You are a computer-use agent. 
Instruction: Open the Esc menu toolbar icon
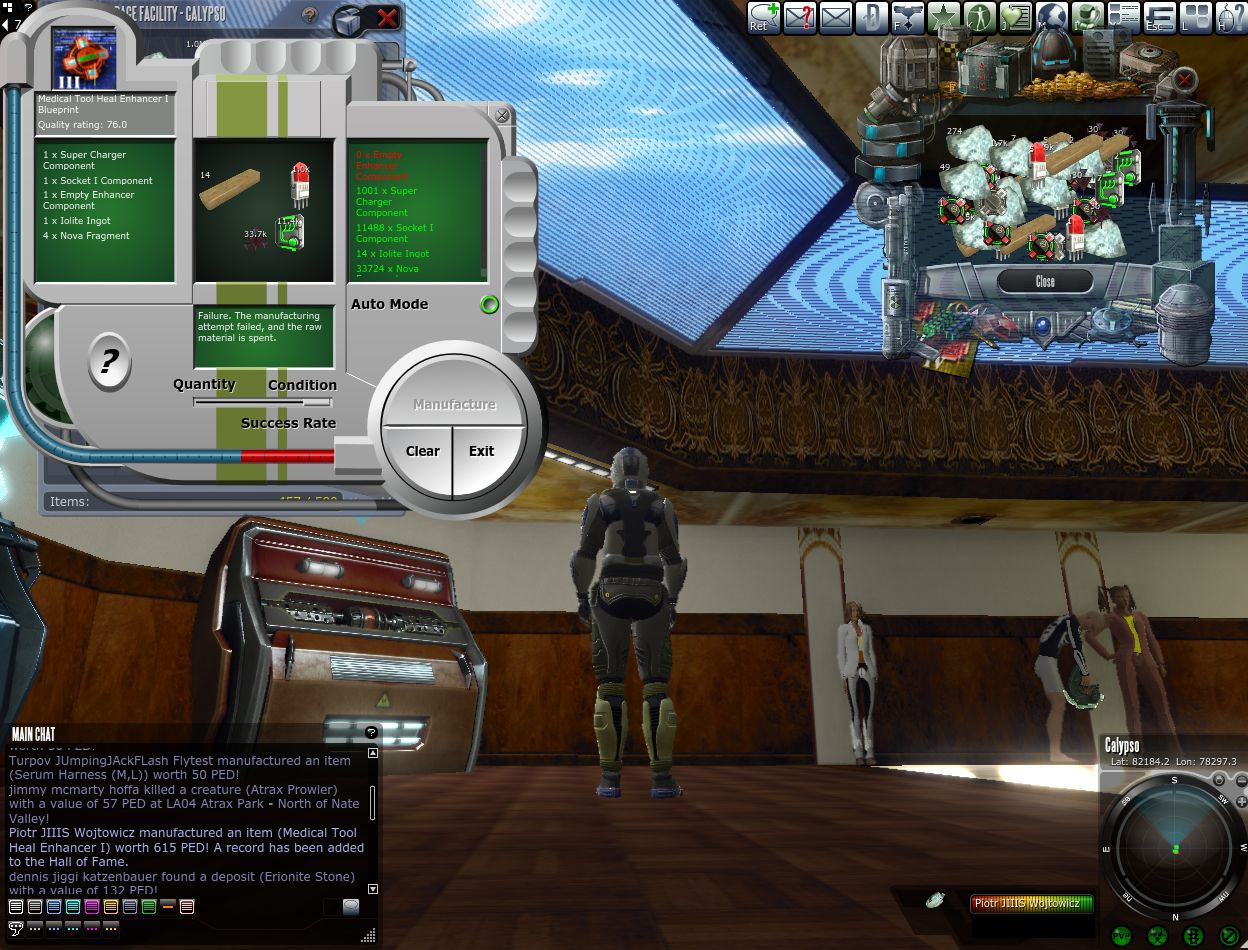pyautogui.click(x=1159, y=17)
